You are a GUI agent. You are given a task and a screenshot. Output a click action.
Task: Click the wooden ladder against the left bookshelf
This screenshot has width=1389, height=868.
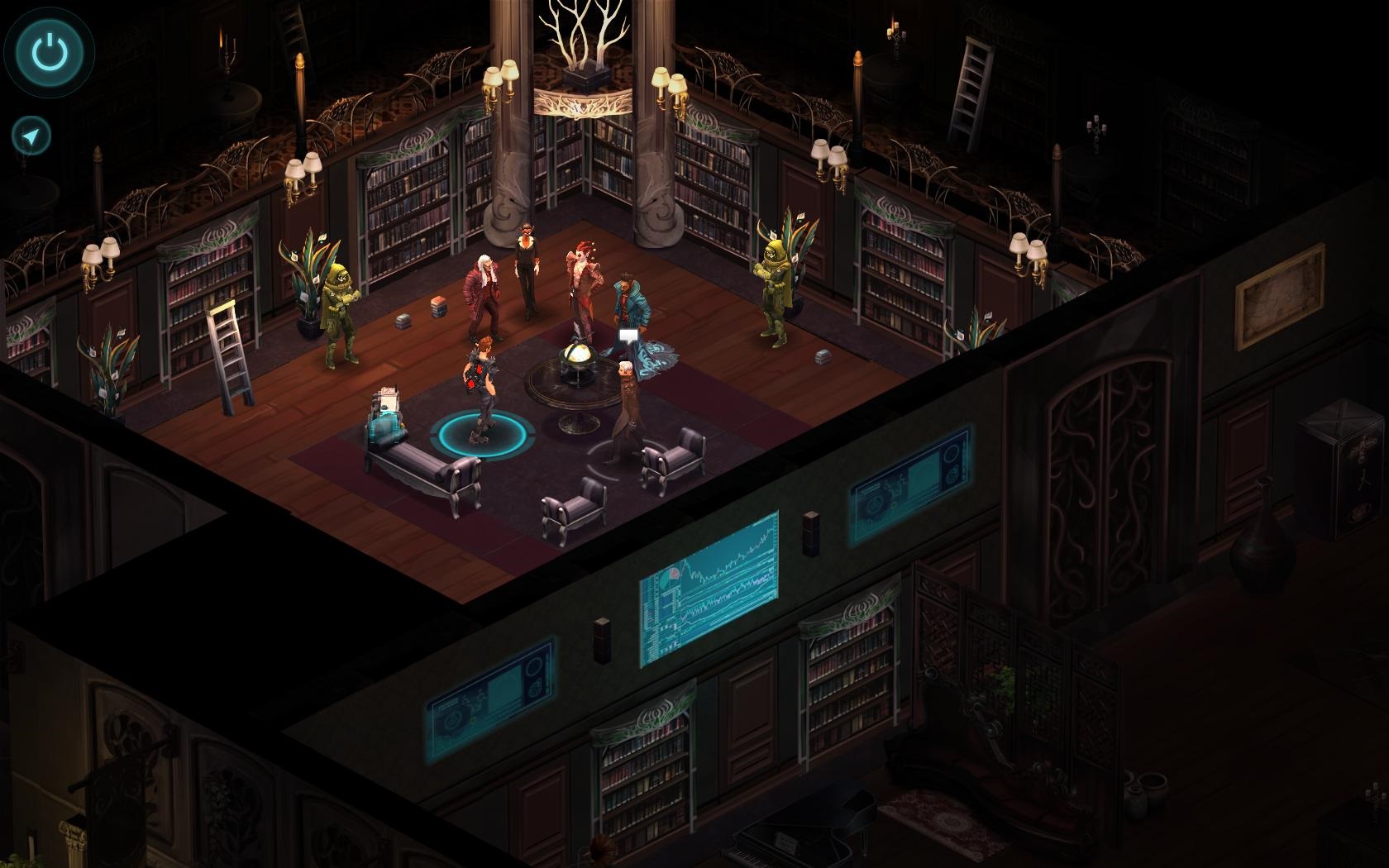229,355
